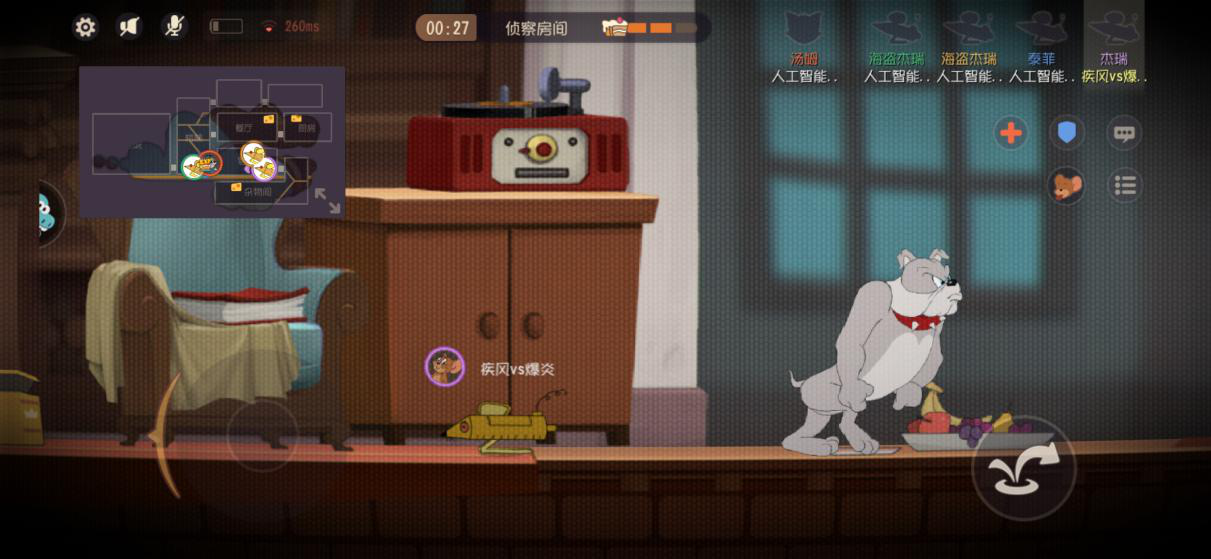
Task: Toggle the muted microphone icon
Action: pyautogui.click(x=174, y=27)
